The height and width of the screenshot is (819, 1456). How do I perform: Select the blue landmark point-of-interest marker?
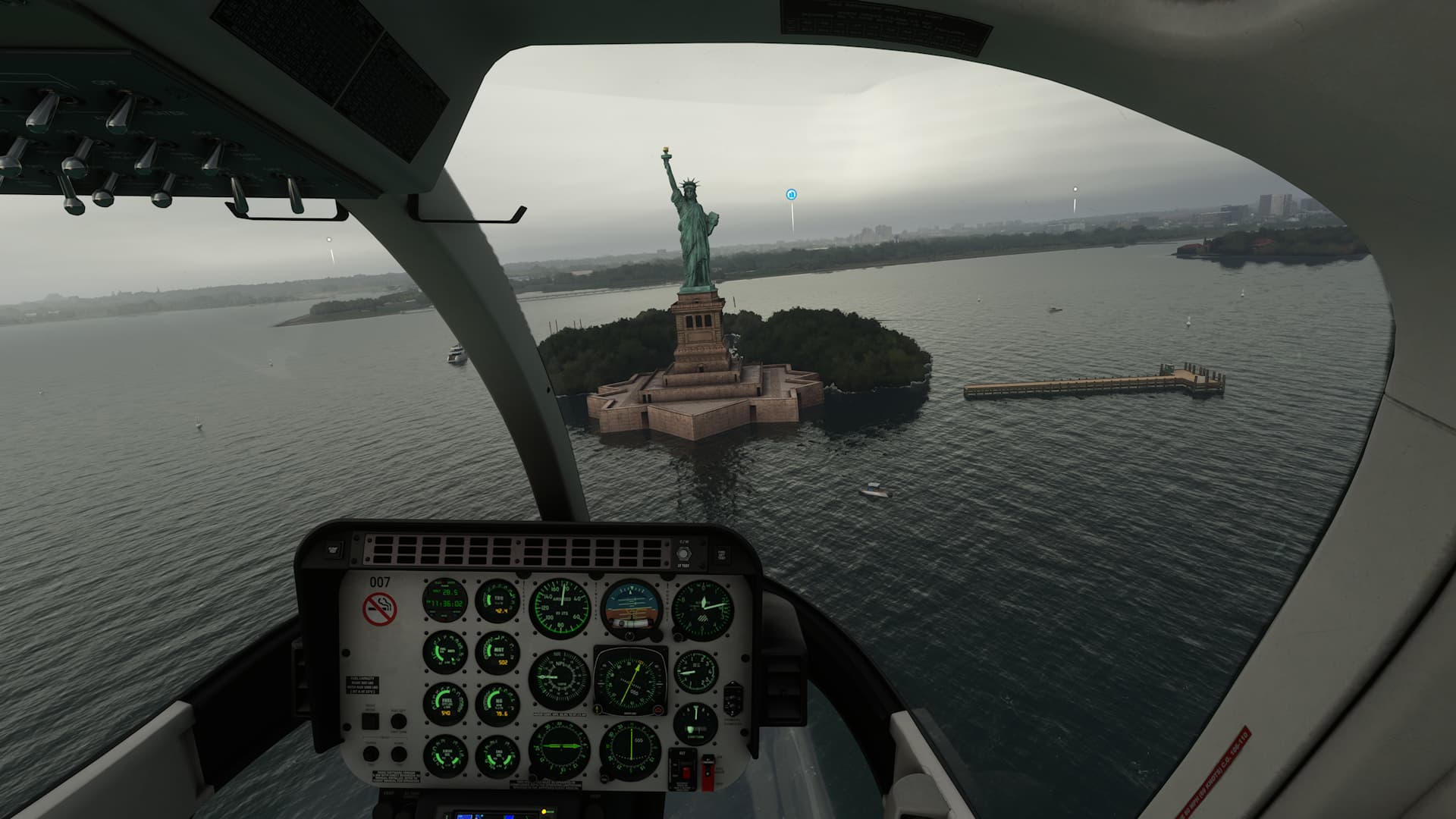pos(791,195)
